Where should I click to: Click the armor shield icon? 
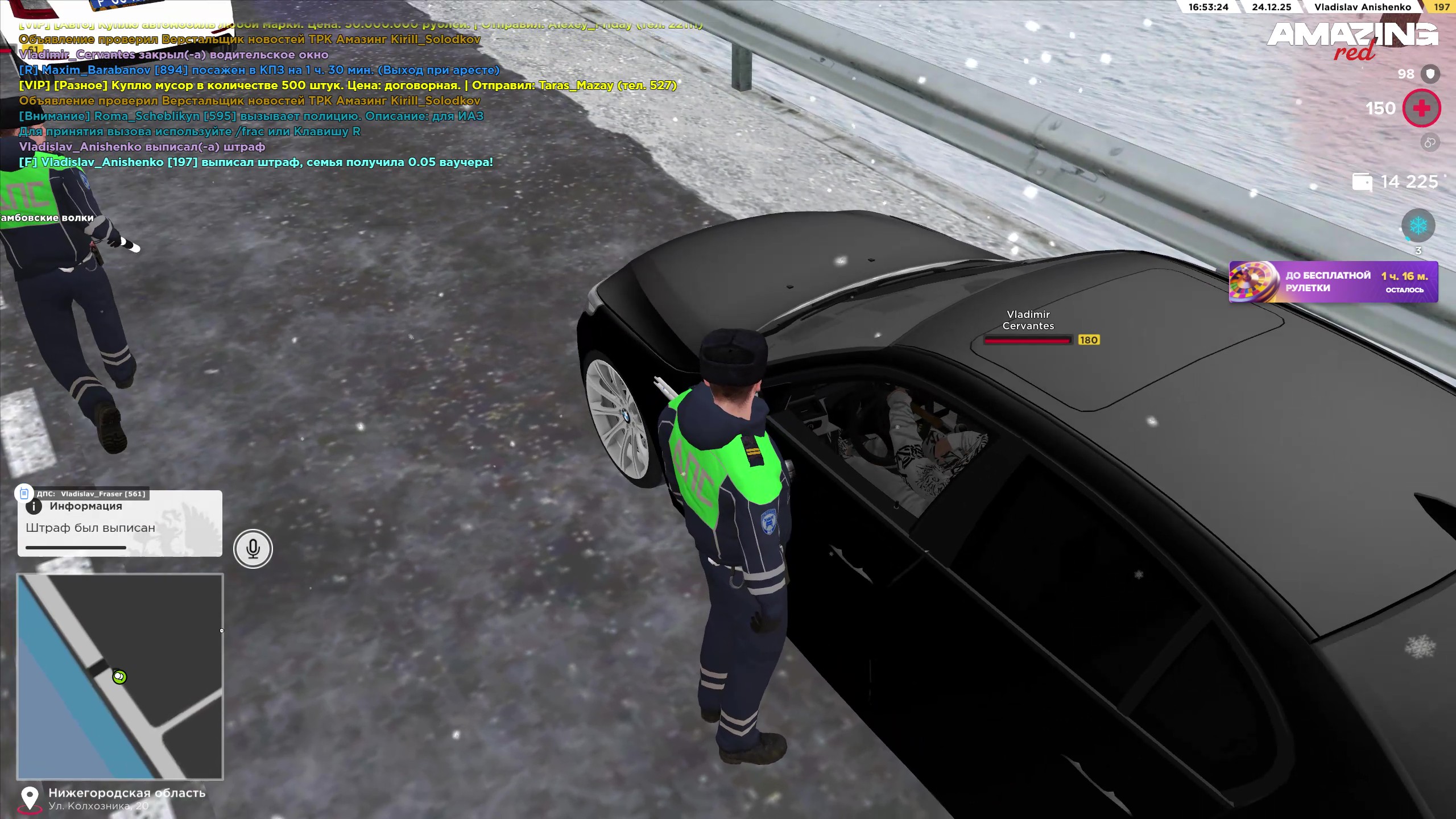point(1430,74)
